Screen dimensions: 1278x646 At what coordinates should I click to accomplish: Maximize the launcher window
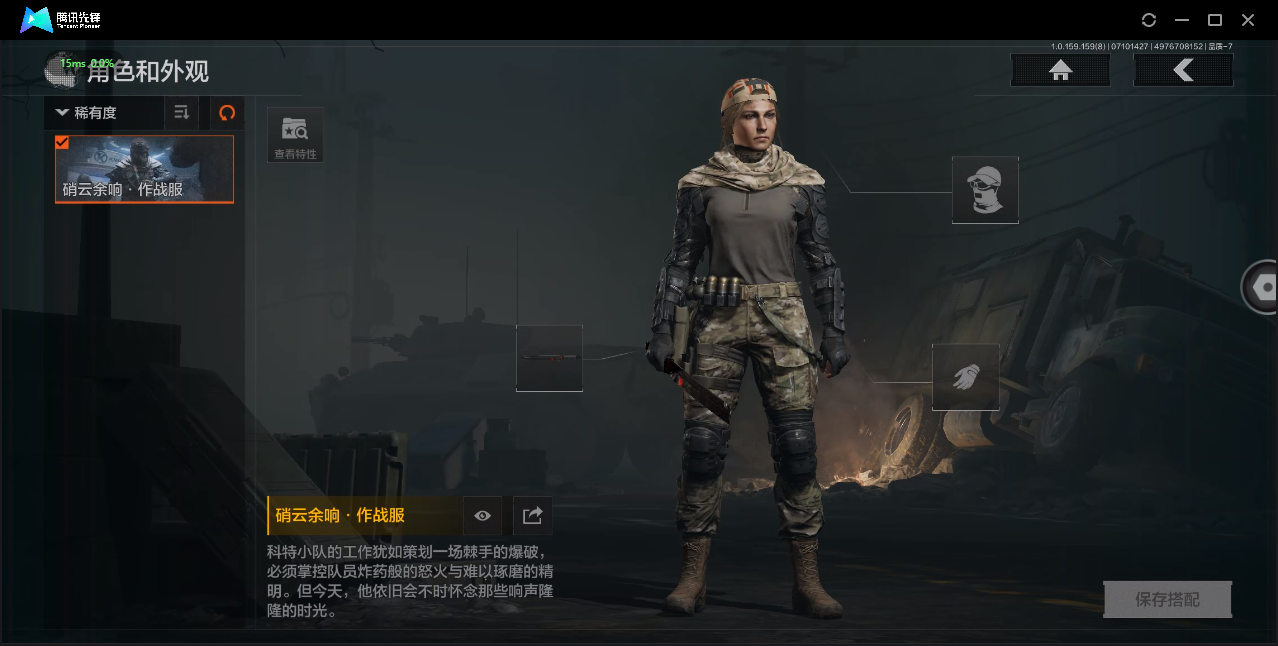pyautogui.click(x=1215, y=20)
